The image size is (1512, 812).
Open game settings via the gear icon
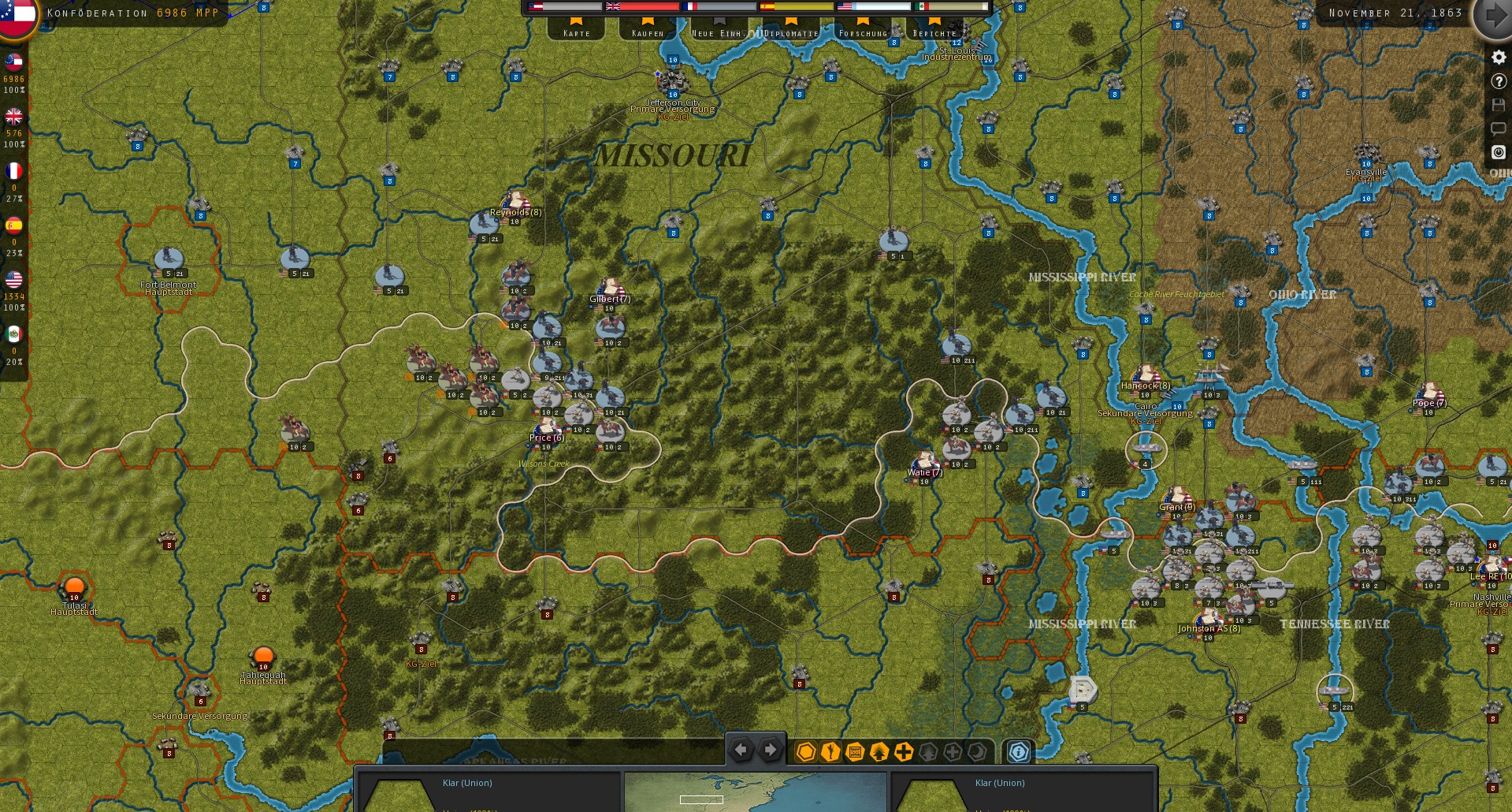[x=1499, y=58]
